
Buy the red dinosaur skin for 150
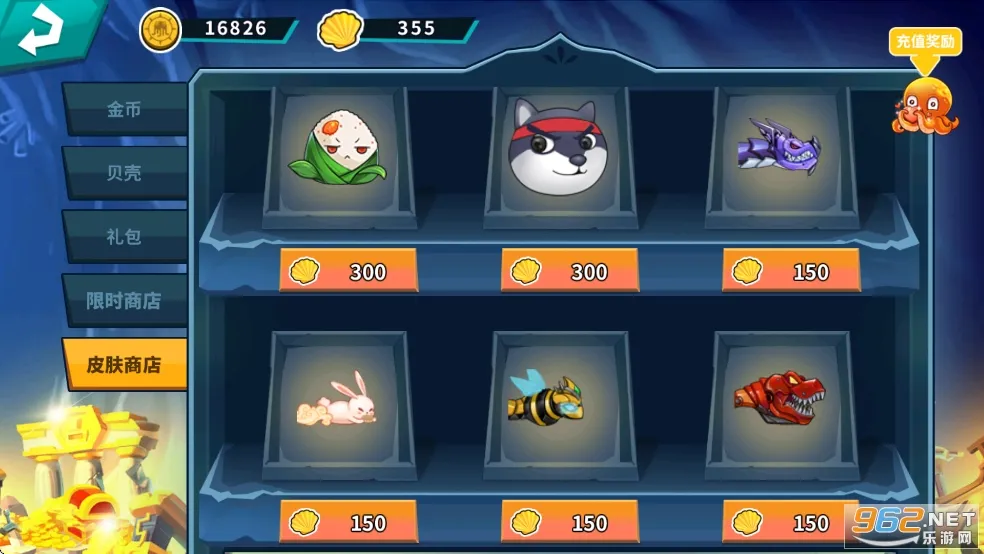point(790,521)
